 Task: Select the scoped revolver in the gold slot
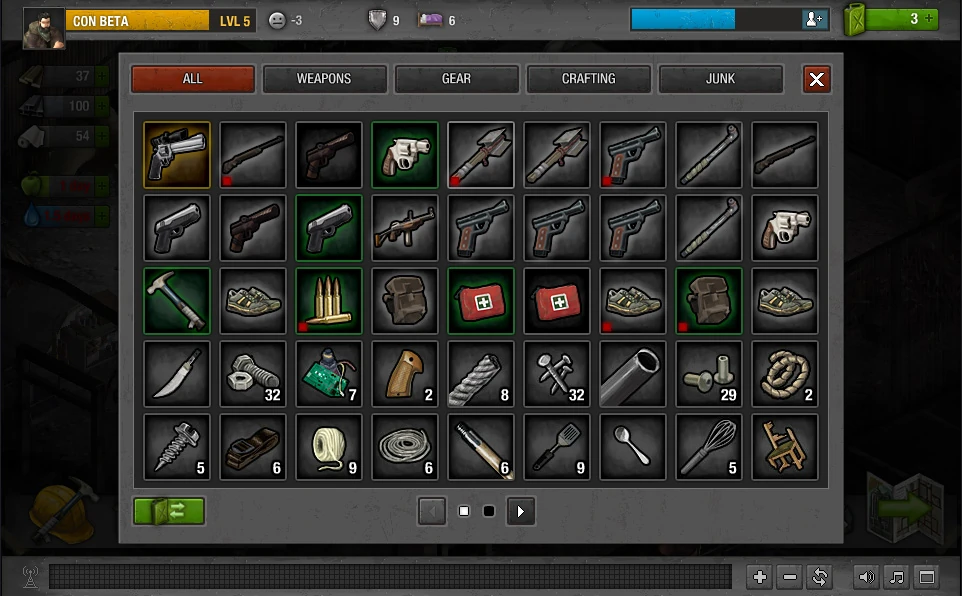(x=177, y=155)
